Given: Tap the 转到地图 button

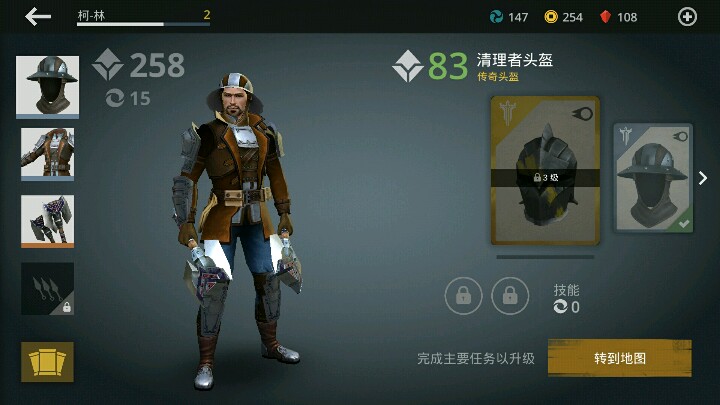Looking at the screenshot, I should [619, 358].
